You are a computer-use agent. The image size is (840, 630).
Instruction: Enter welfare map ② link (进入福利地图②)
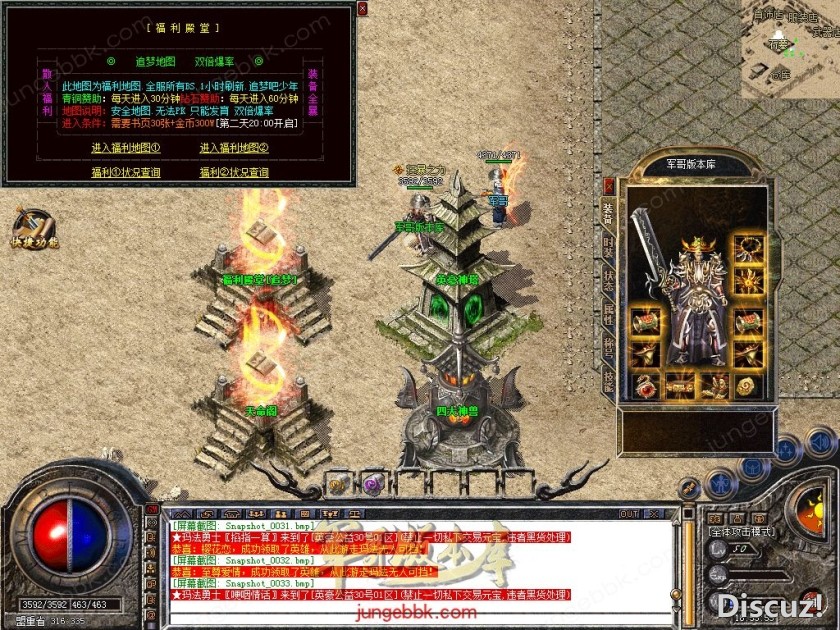coord(234,148)
